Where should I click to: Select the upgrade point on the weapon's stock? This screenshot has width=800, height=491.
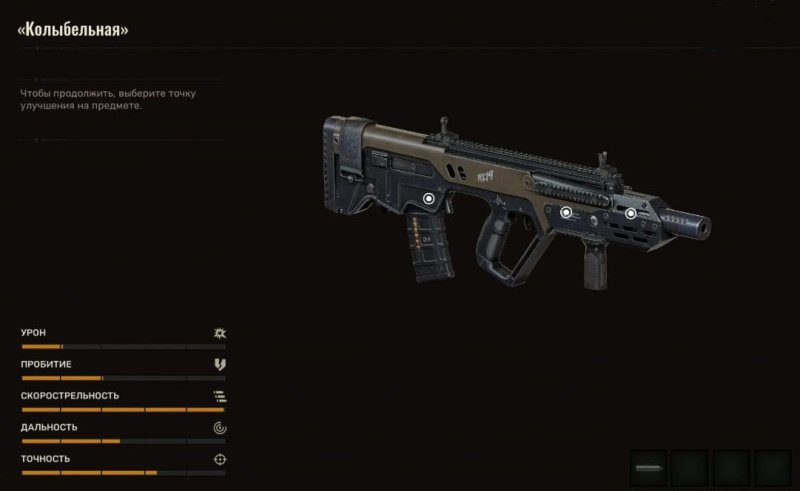coord(429,198)
